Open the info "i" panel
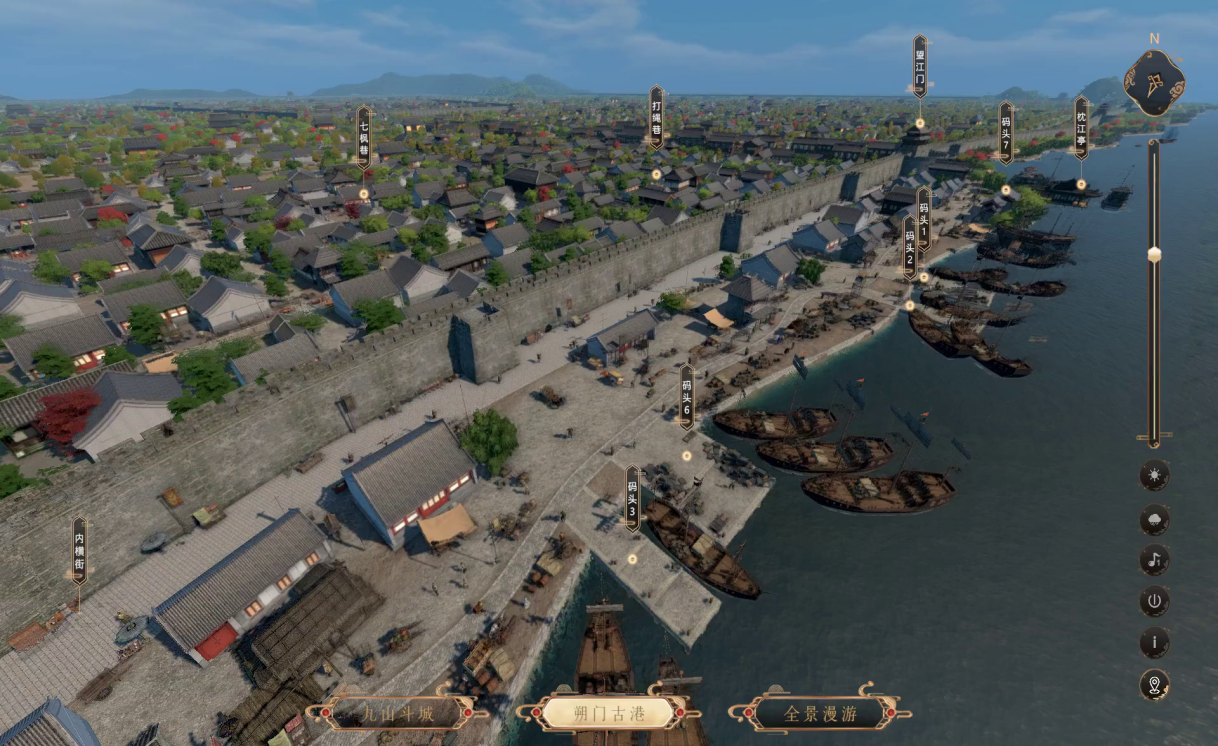Image resolution: width=1218 pixels, height=746 pixels. coord(1154,643)
